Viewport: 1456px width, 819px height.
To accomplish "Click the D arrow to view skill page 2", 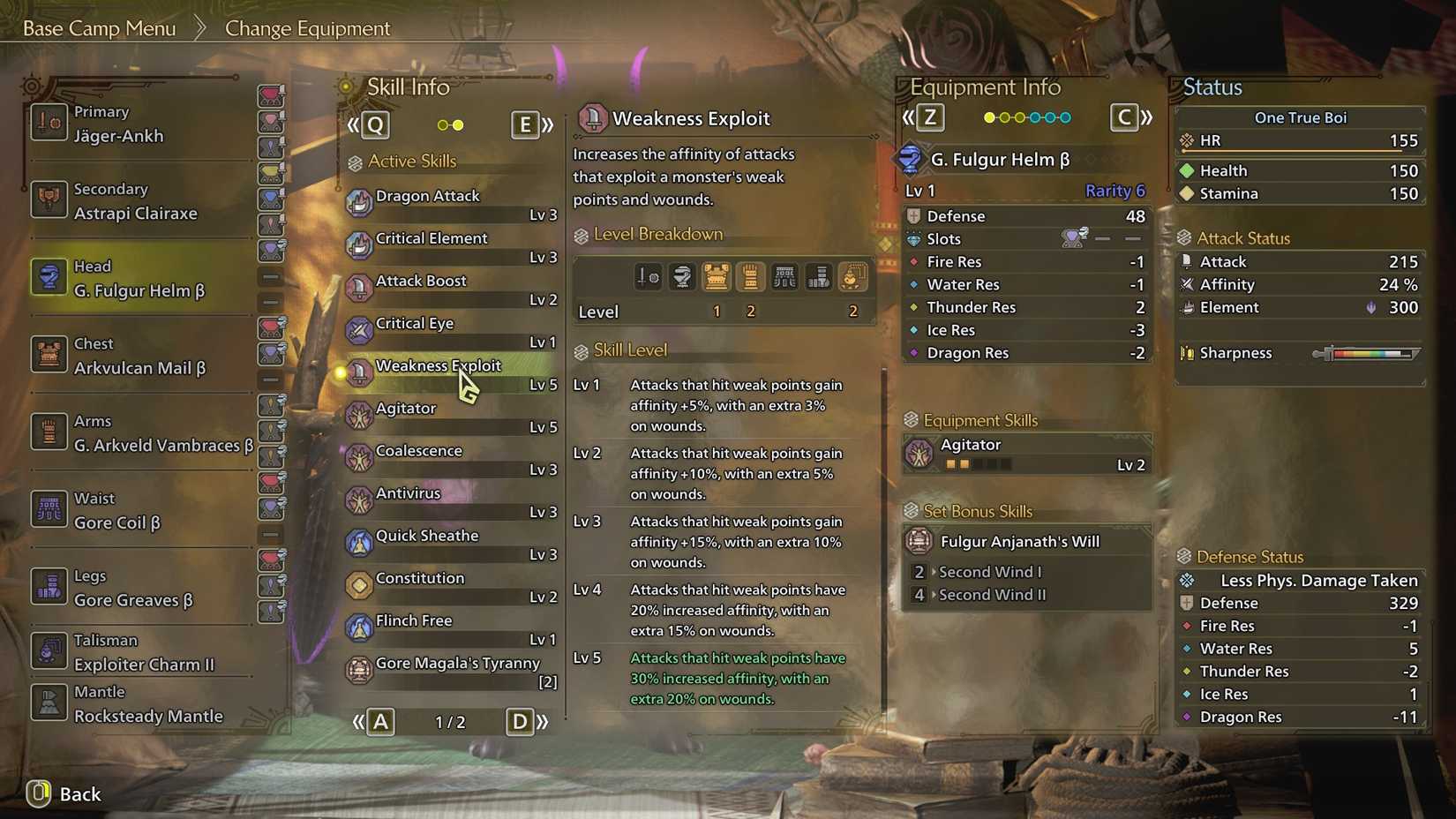I will pyautogui.click(x=520, y=721).
